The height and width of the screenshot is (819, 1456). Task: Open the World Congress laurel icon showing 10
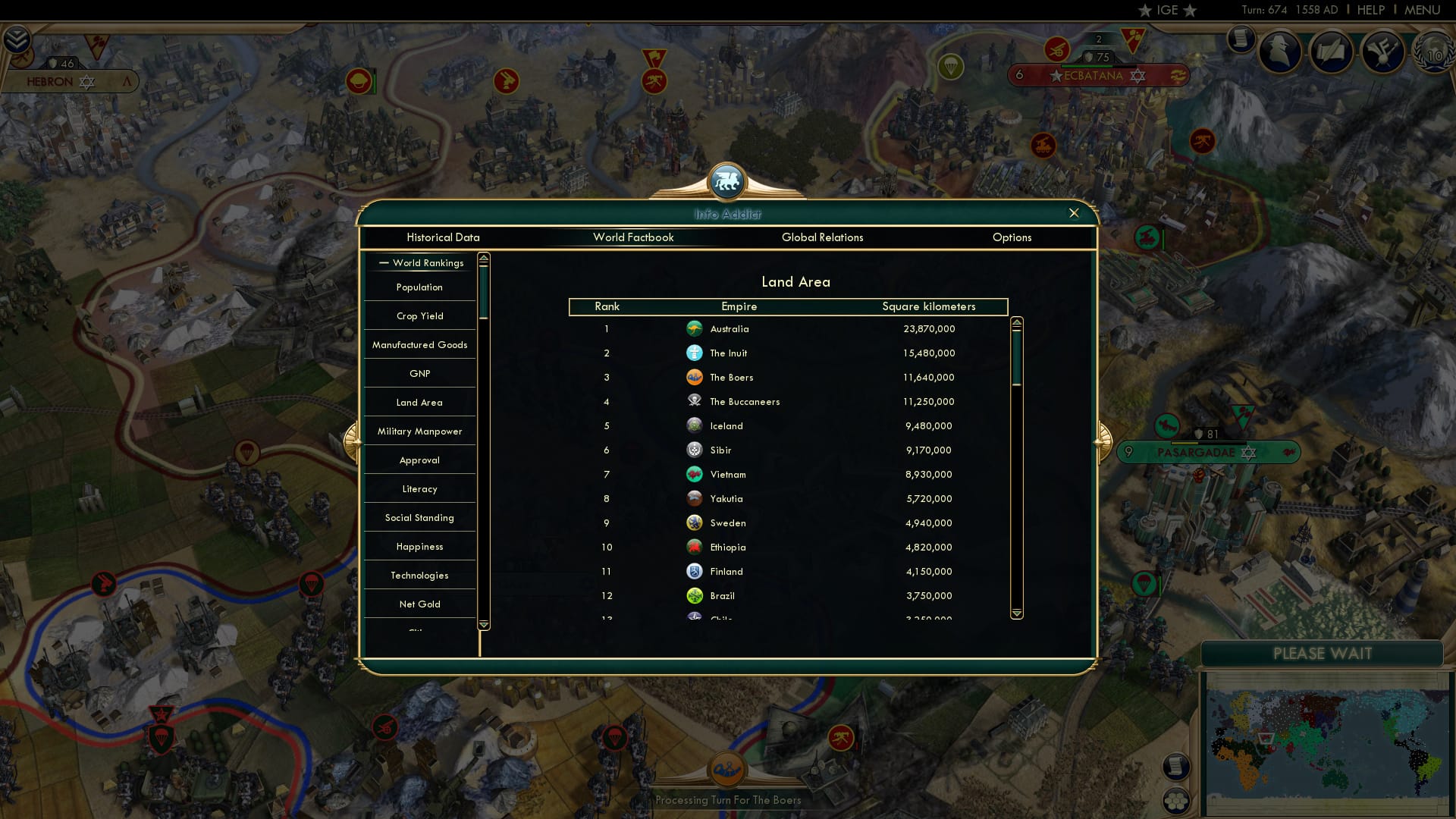(x=1432, y=53)
